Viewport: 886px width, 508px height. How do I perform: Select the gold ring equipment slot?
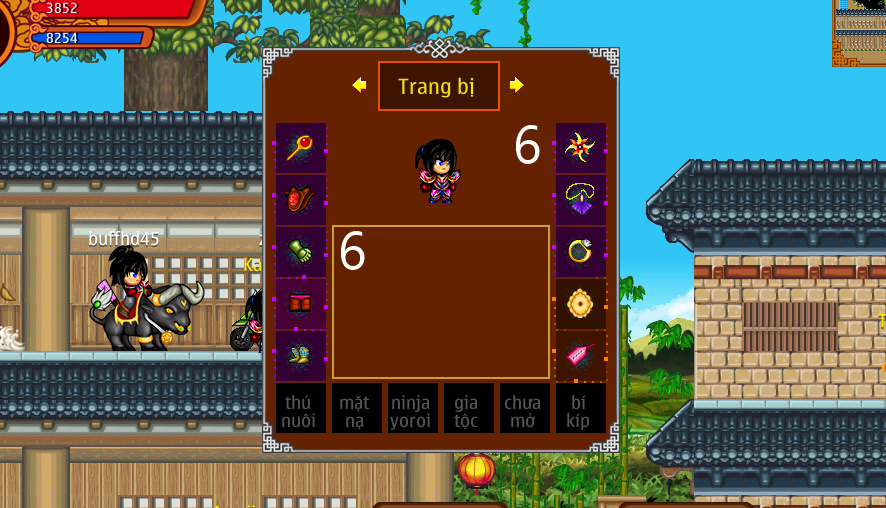pos(580,252)
